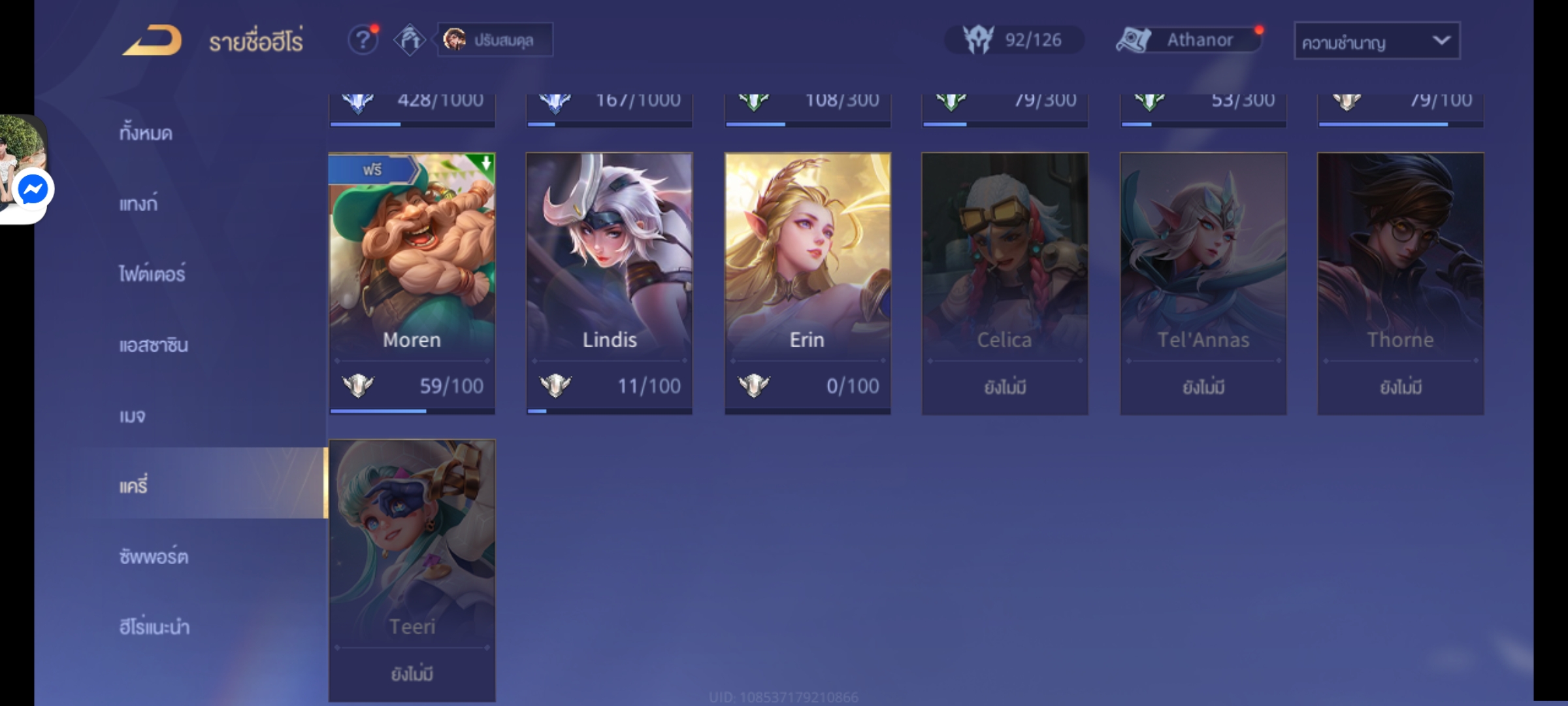Open the Athanor button
The height and width of the screenshot is (706, 1568).
click(1189, 41)
